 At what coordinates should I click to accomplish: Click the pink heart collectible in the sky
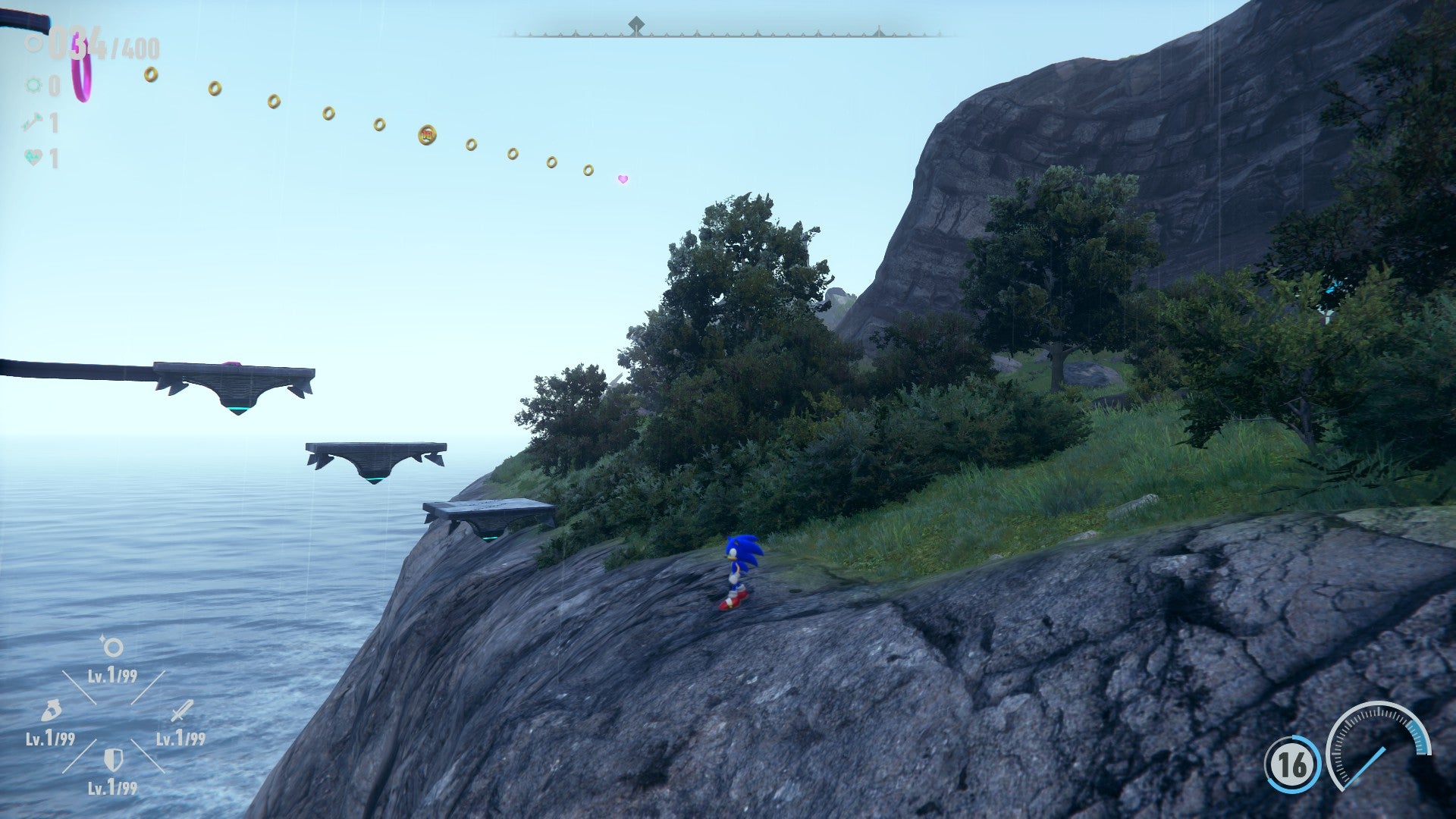point(622,180)
